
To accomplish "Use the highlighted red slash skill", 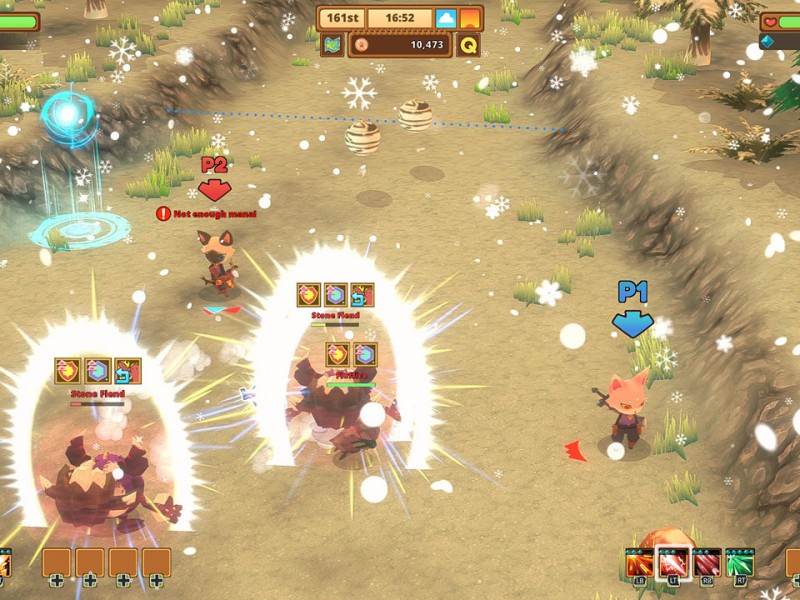I will [673, 563].
